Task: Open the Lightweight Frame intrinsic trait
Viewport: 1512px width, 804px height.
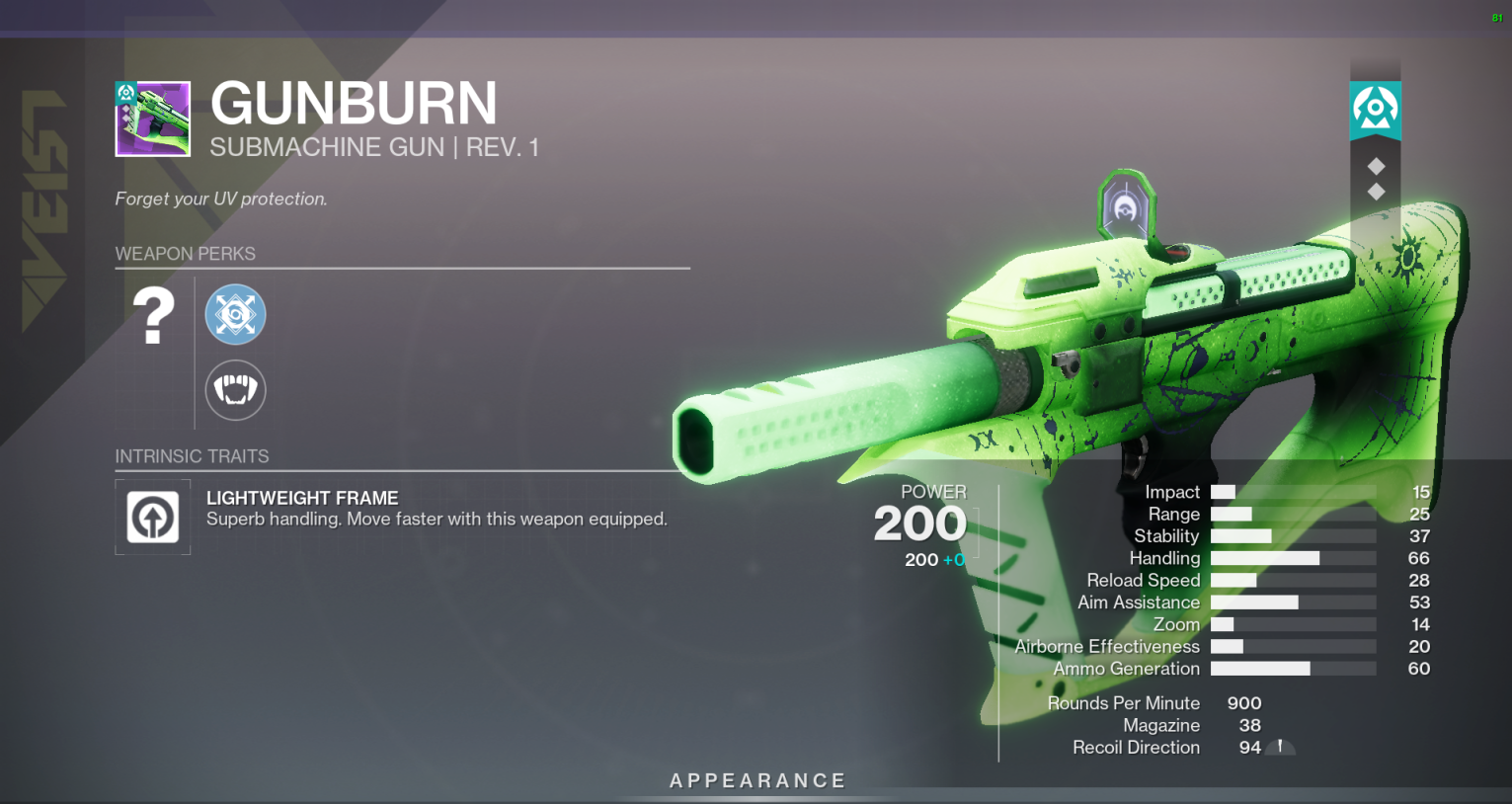Action: click(x=153, y=517)
